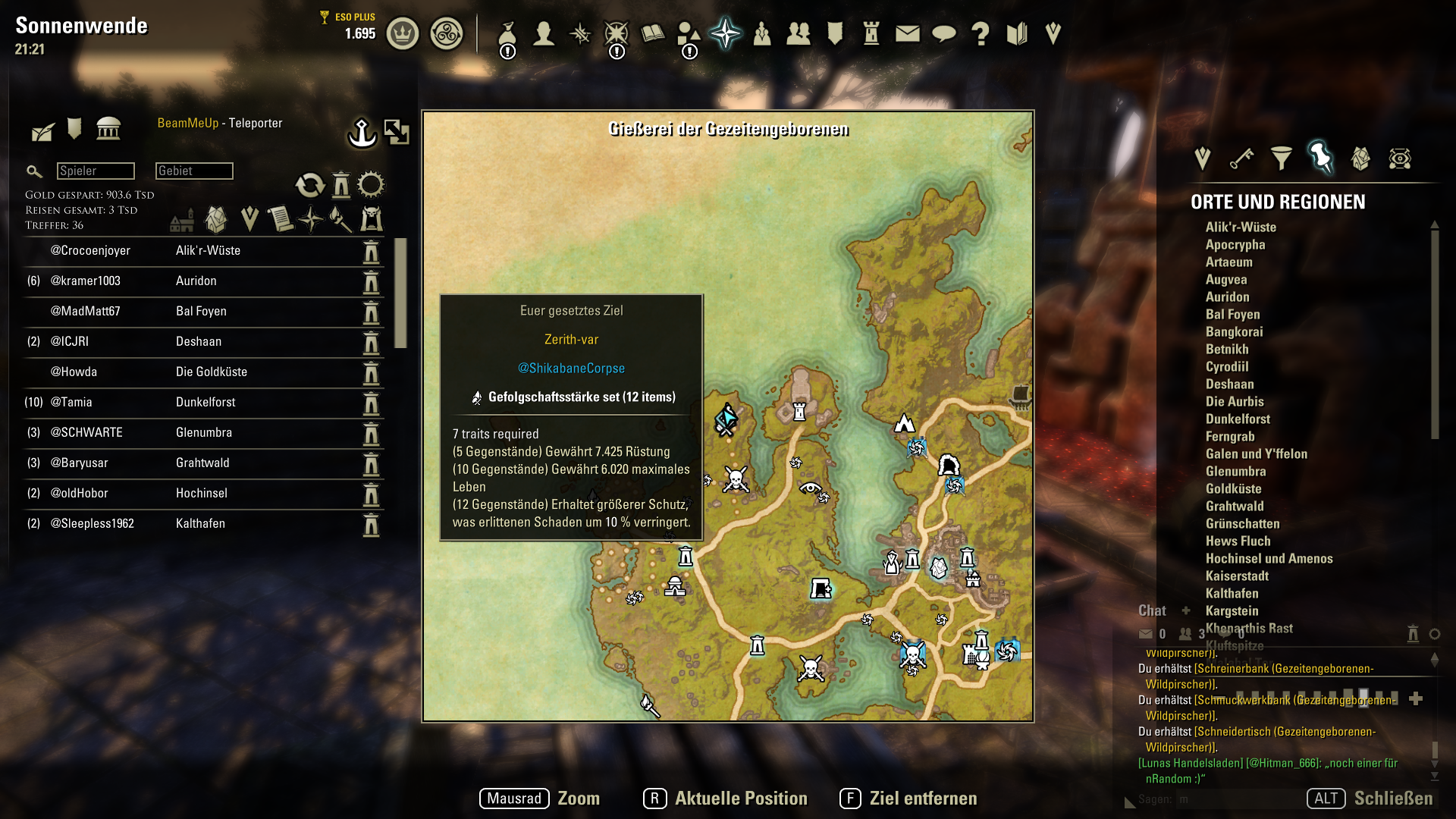Teleport to @Crocoenjoyer's wayshrine icon
This screenshot has height=819, width=1456.
pyautogui.click(x=371, y=251)
